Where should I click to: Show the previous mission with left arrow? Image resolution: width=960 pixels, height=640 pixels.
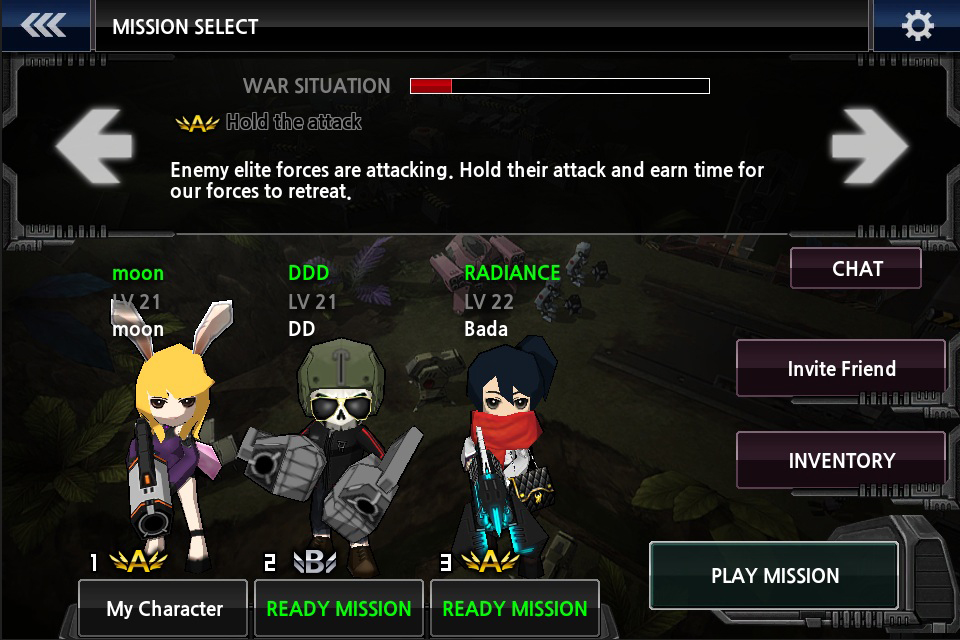pos(95,147)
